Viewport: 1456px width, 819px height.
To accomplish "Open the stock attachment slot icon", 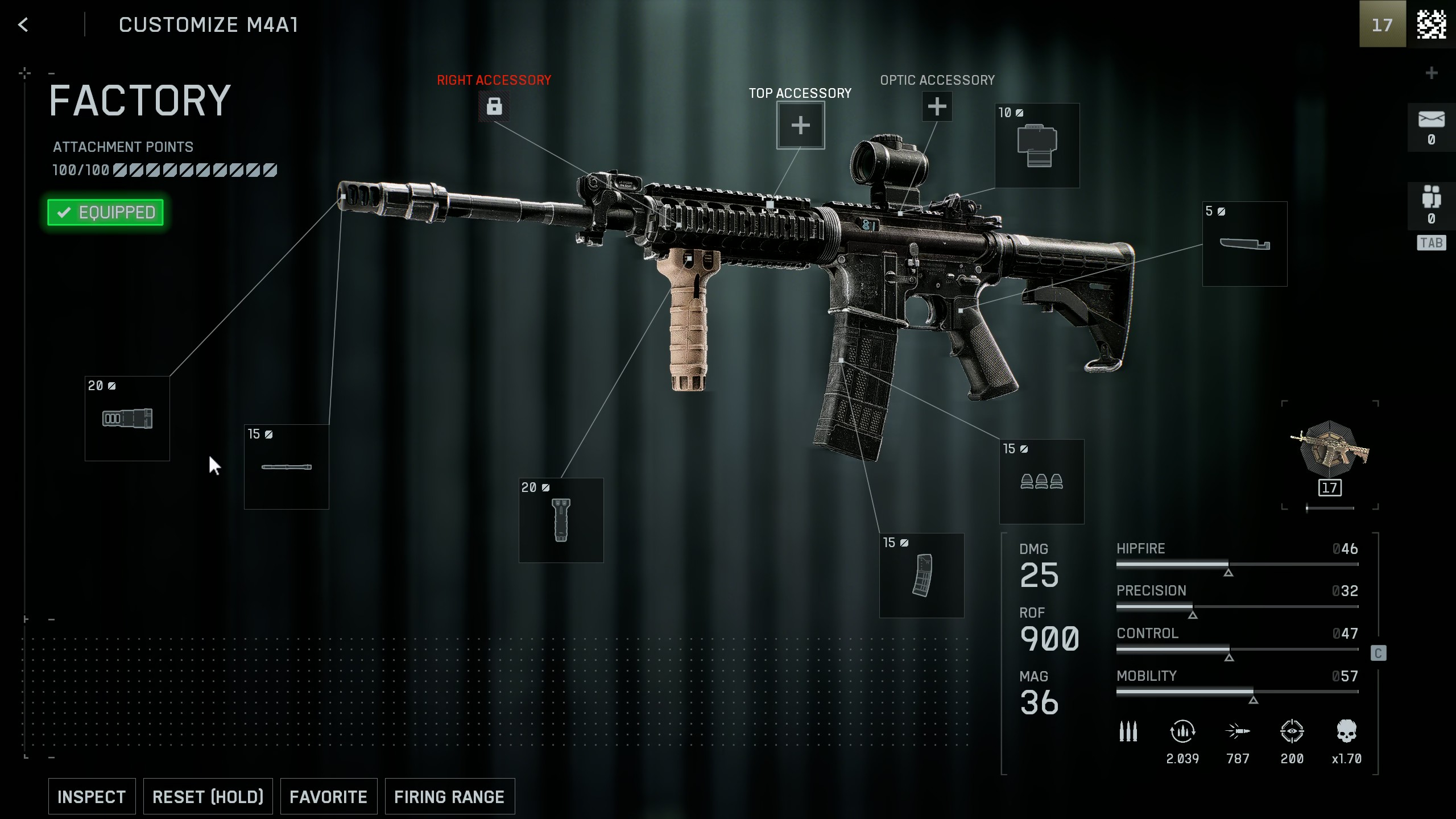I will [x=1244, y=243].
